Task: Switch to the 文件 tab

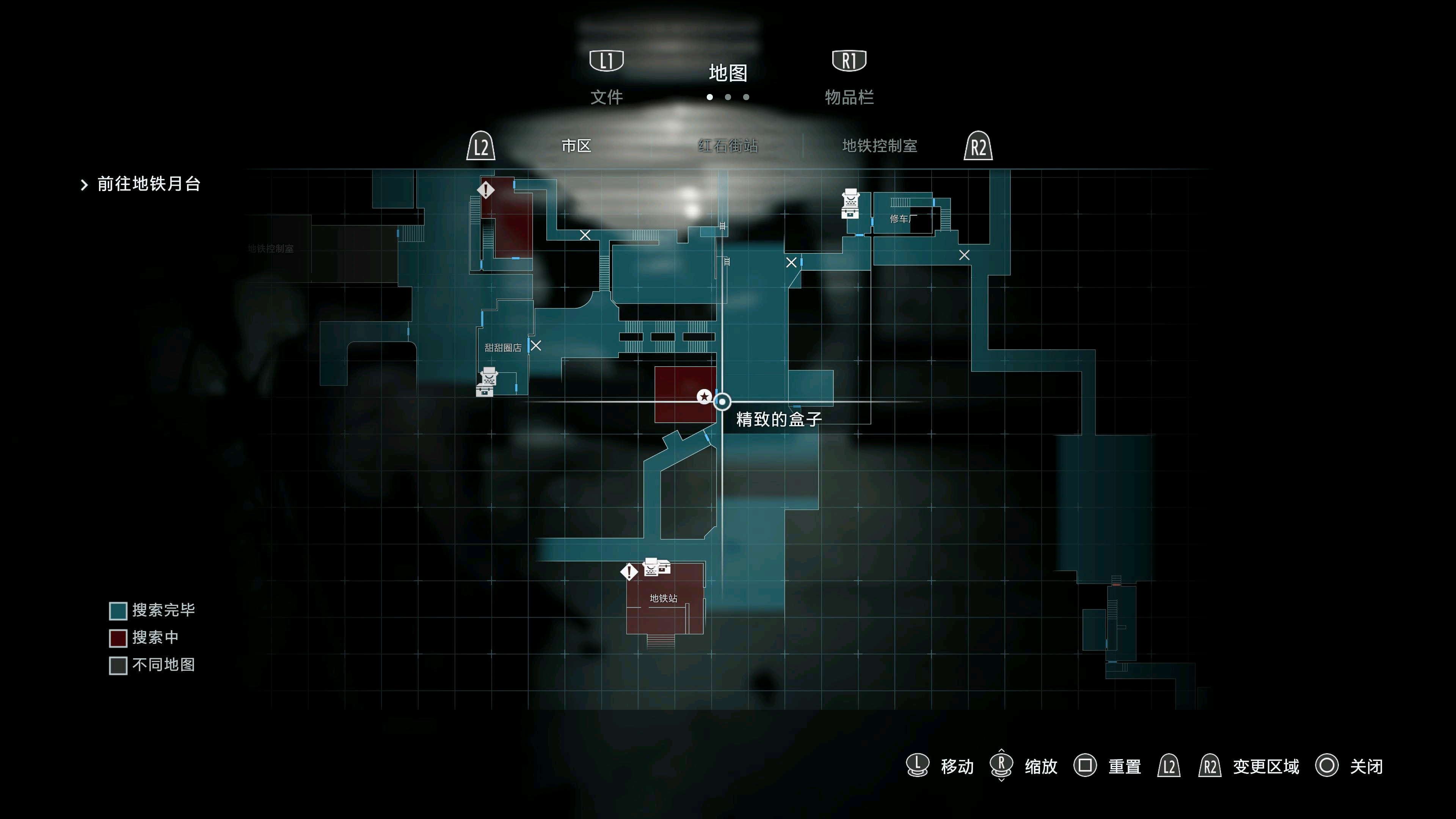Action: [x=607, y=97]
